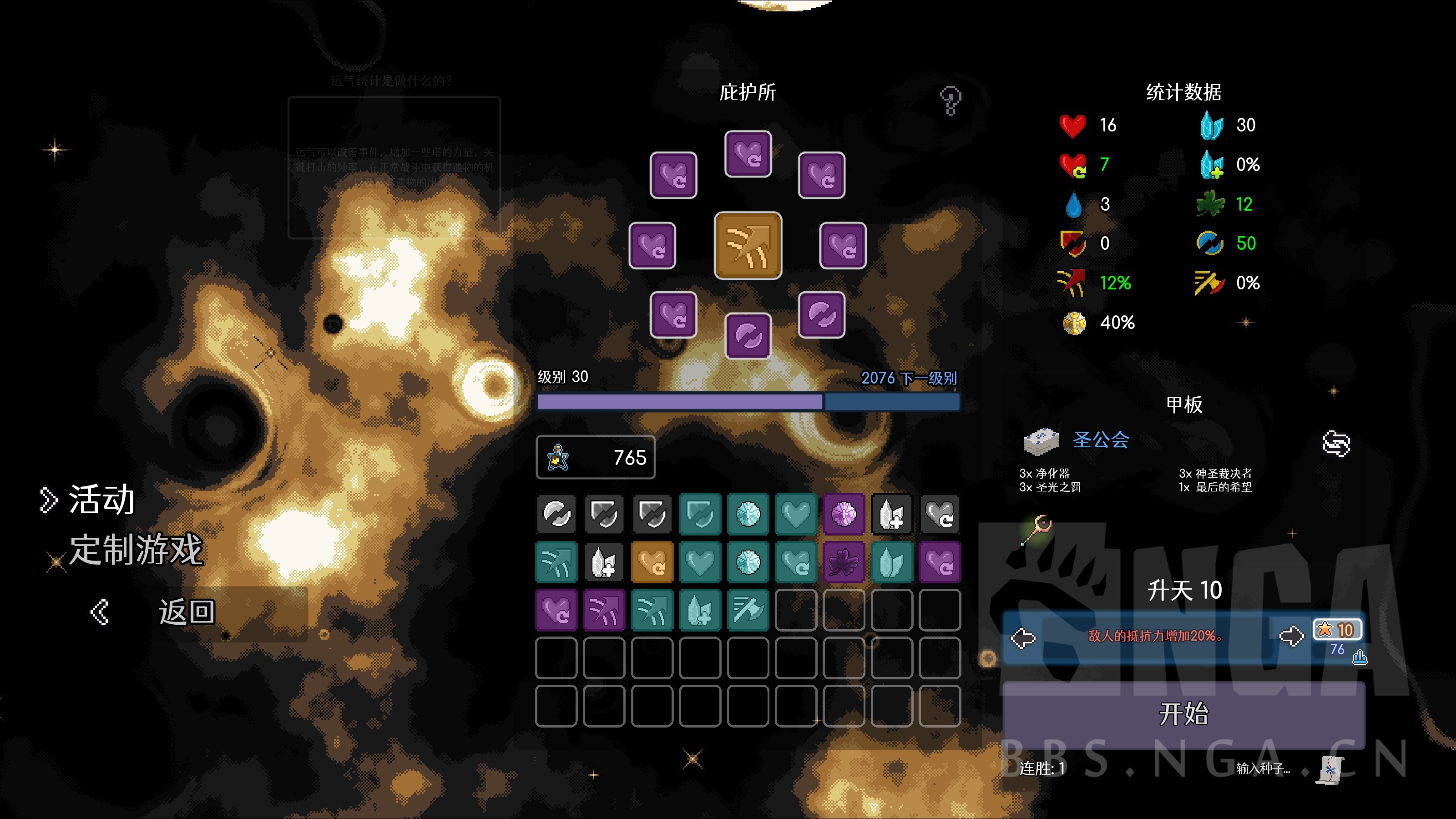Equip the orange heart perk from the inventory
Image resolution: width=1456 pixels, height=819 pixels.
(x=652, y=561)
